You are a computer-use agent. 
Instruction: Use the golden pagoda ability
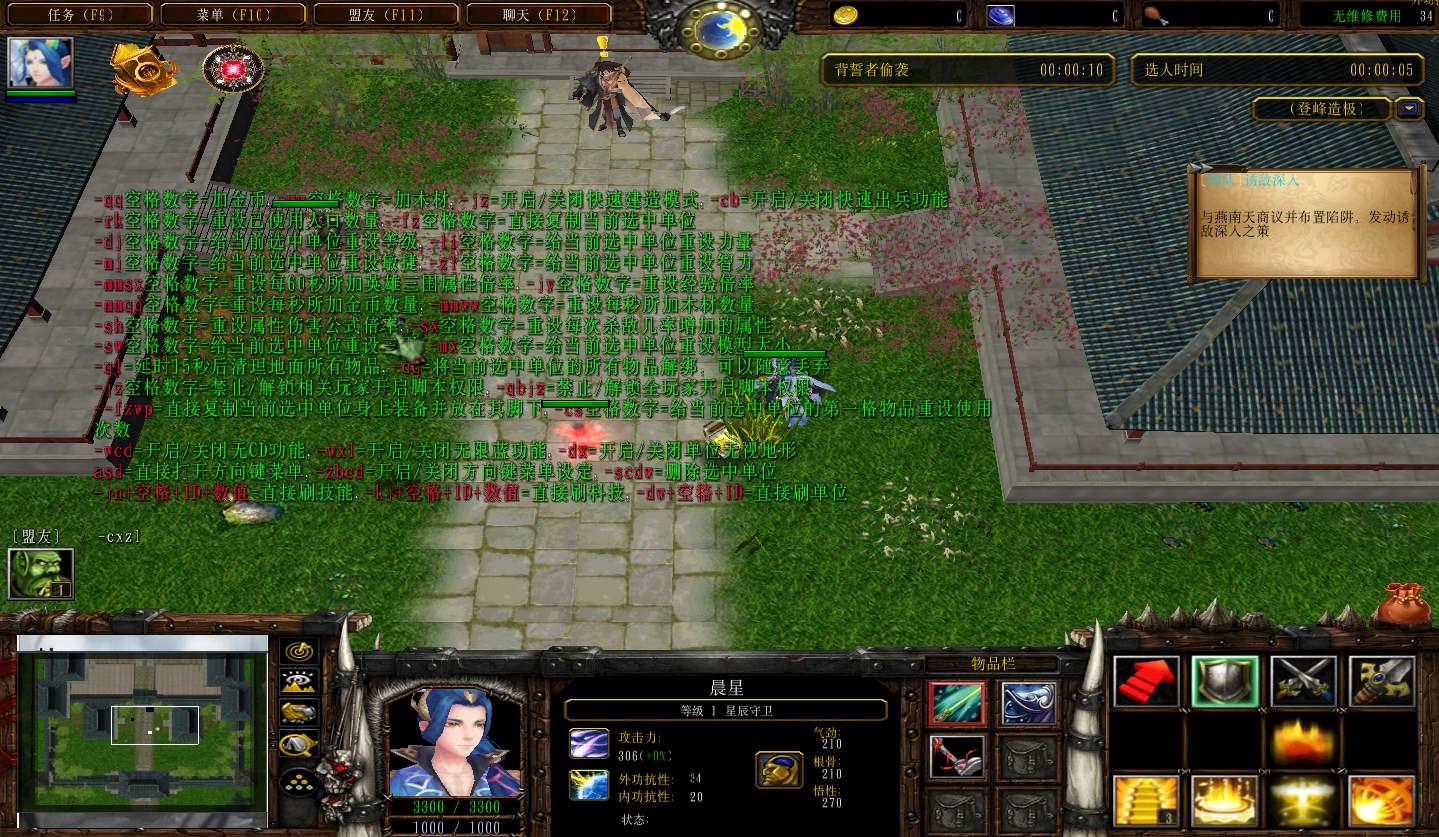pyautogui.click(x=1146, y=801)
